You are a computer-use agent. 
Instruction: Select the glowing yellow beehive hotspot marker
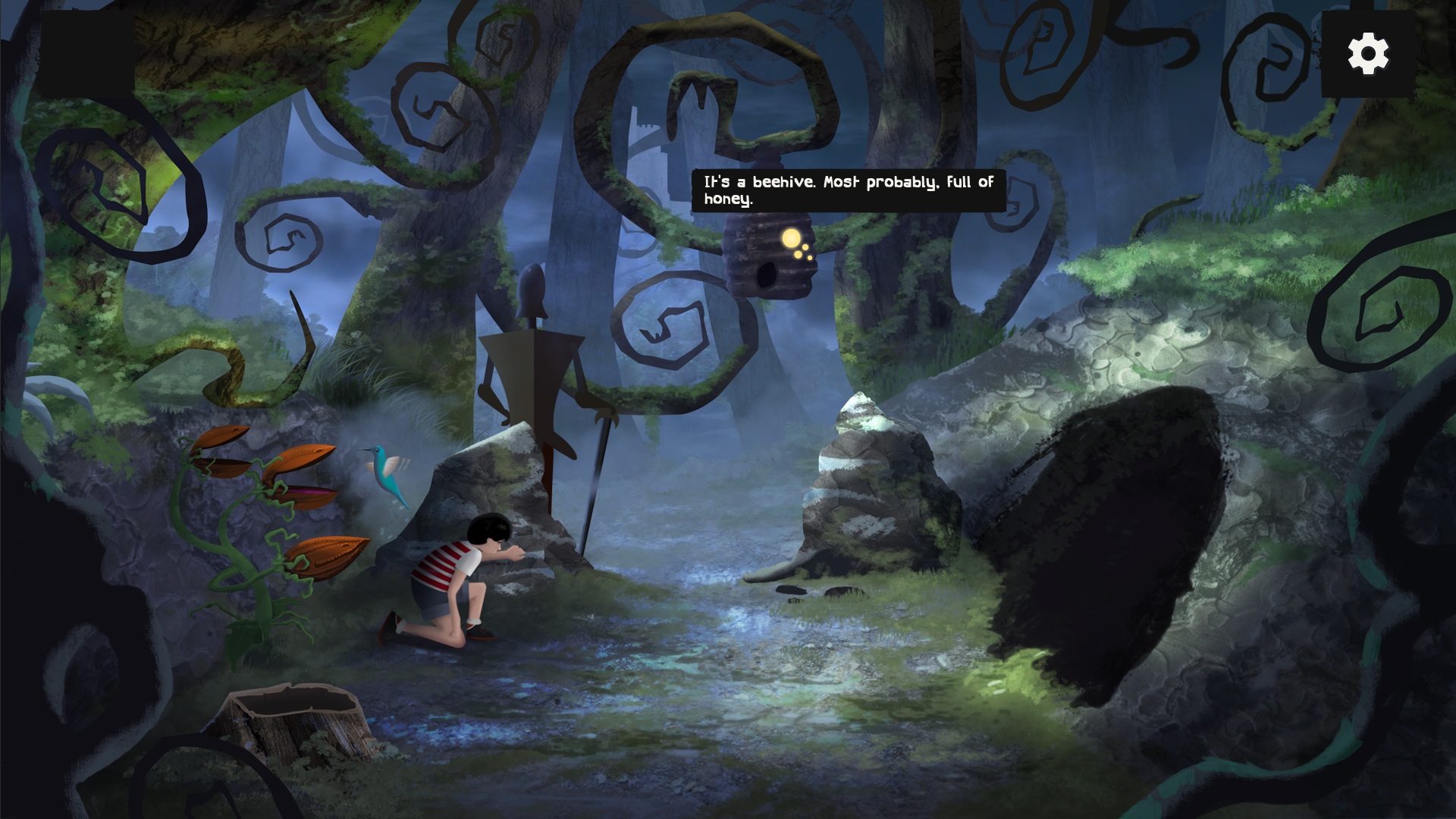[x=791, y=239]
